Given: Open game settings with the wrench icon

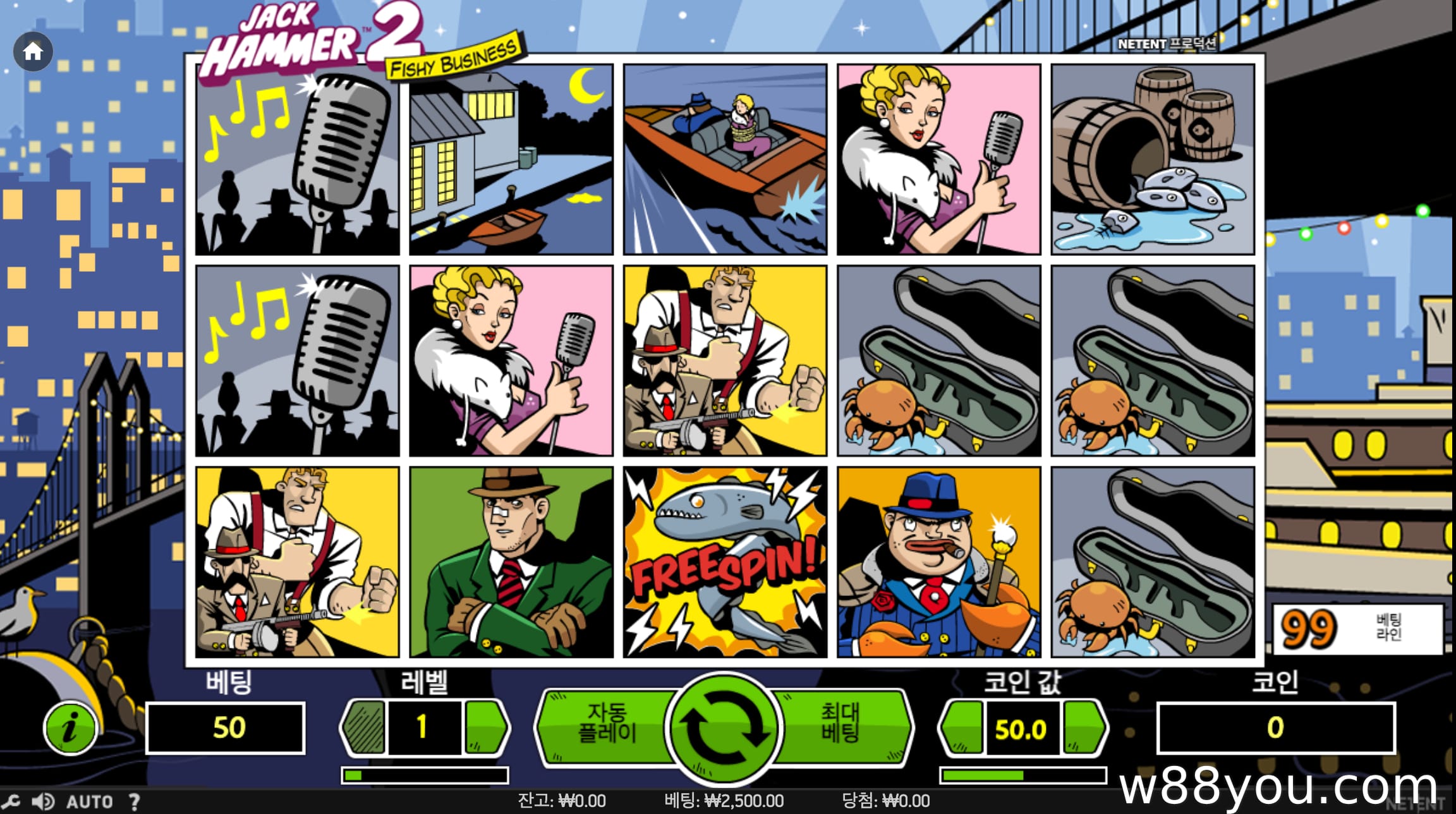Looking at the screenshot, I should (11, 801).
